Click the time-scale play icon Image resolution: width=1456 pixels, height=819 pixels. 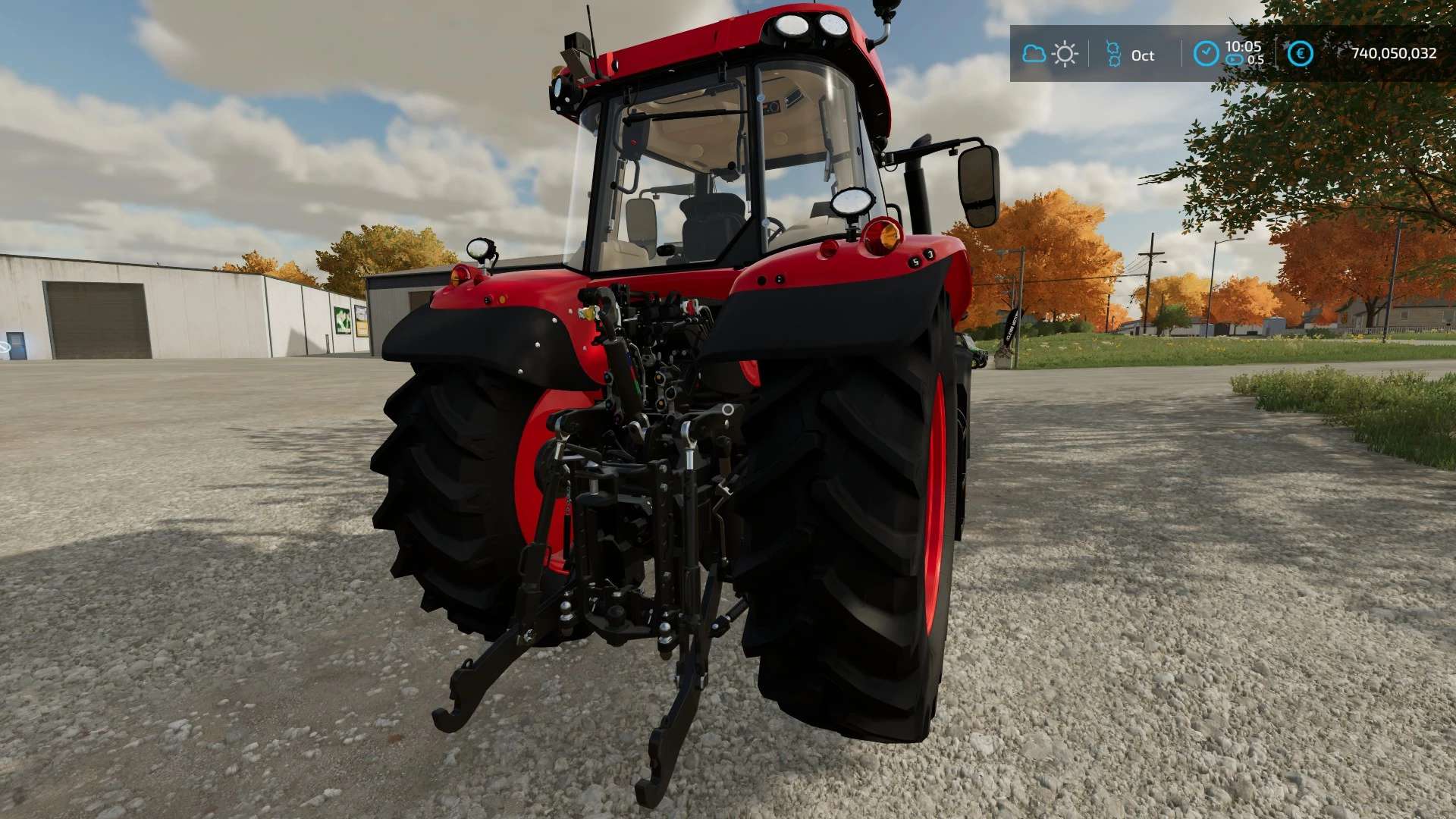[x=1235, y=60]
